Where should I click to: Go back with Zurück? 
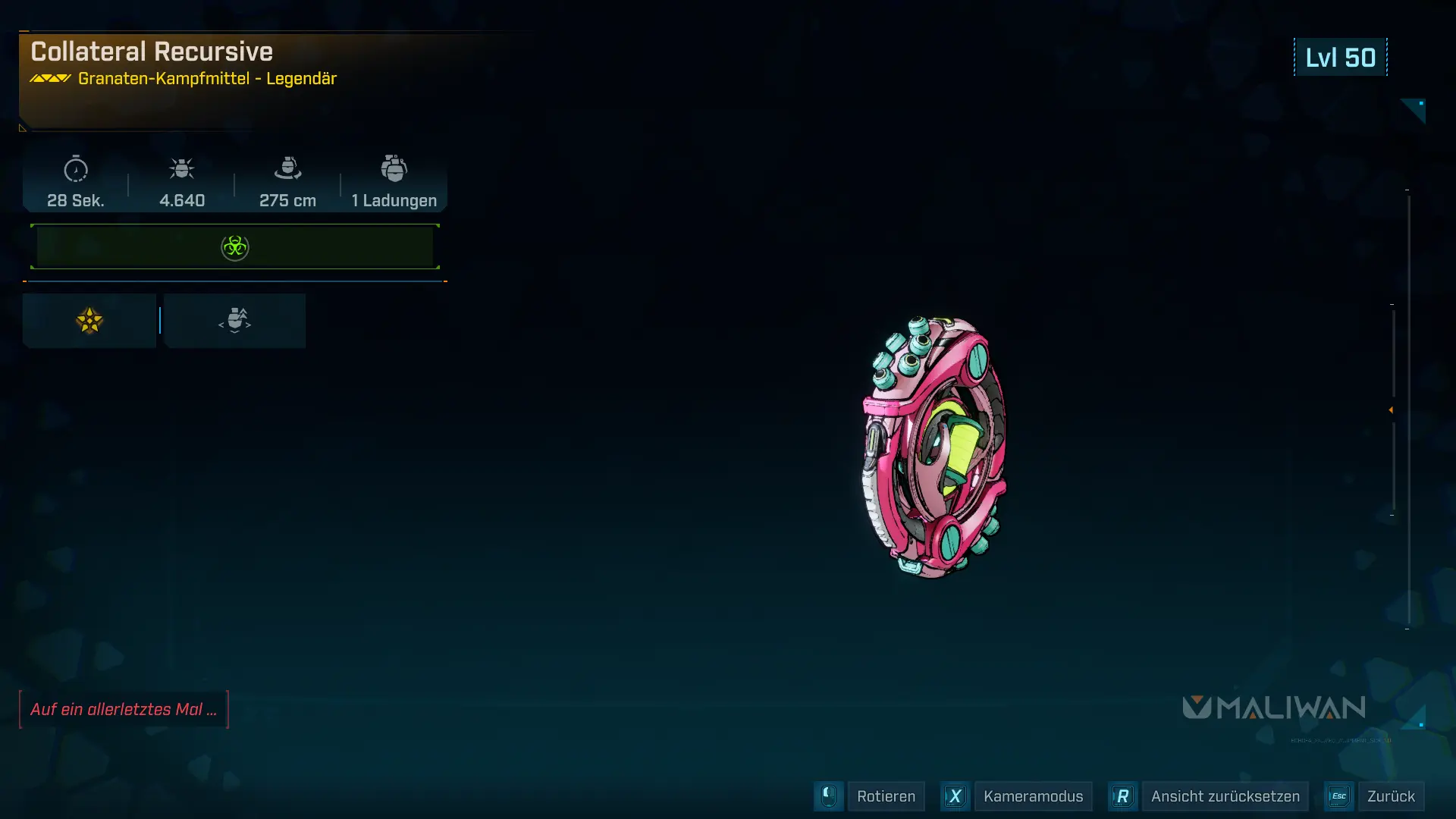click(1390, 796)
